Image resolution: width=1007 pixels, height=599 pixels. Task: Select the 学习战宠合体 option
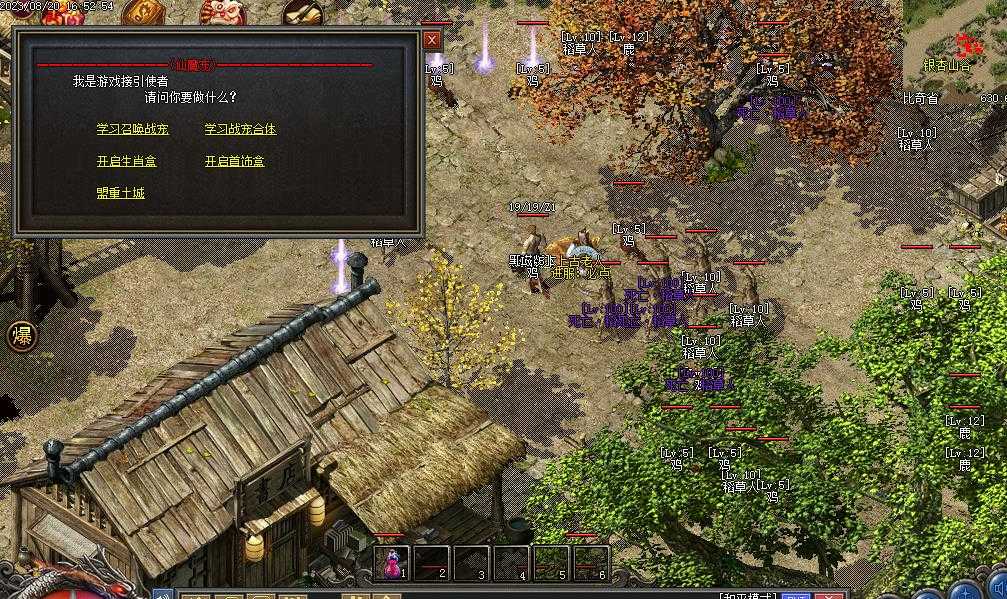pos(240,129)
